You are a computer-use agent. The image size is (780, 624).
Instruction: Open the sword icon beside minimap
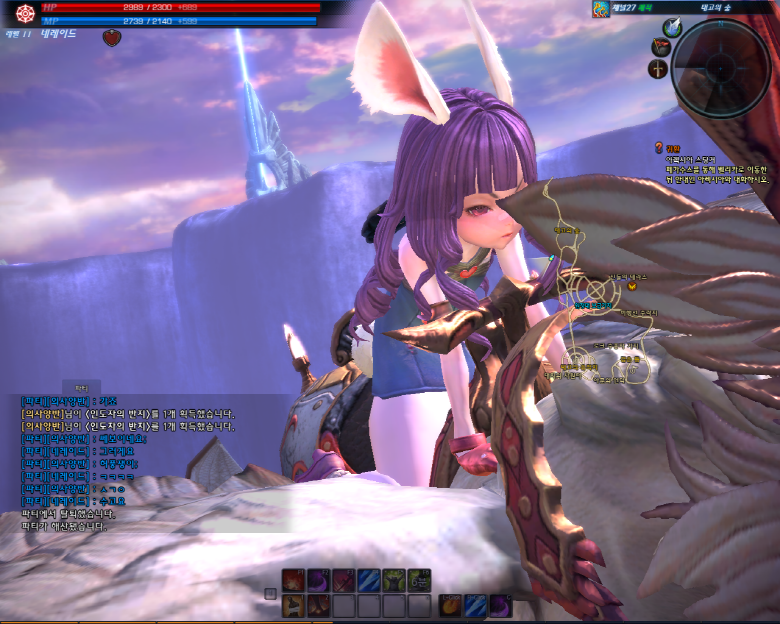point(658,69)
